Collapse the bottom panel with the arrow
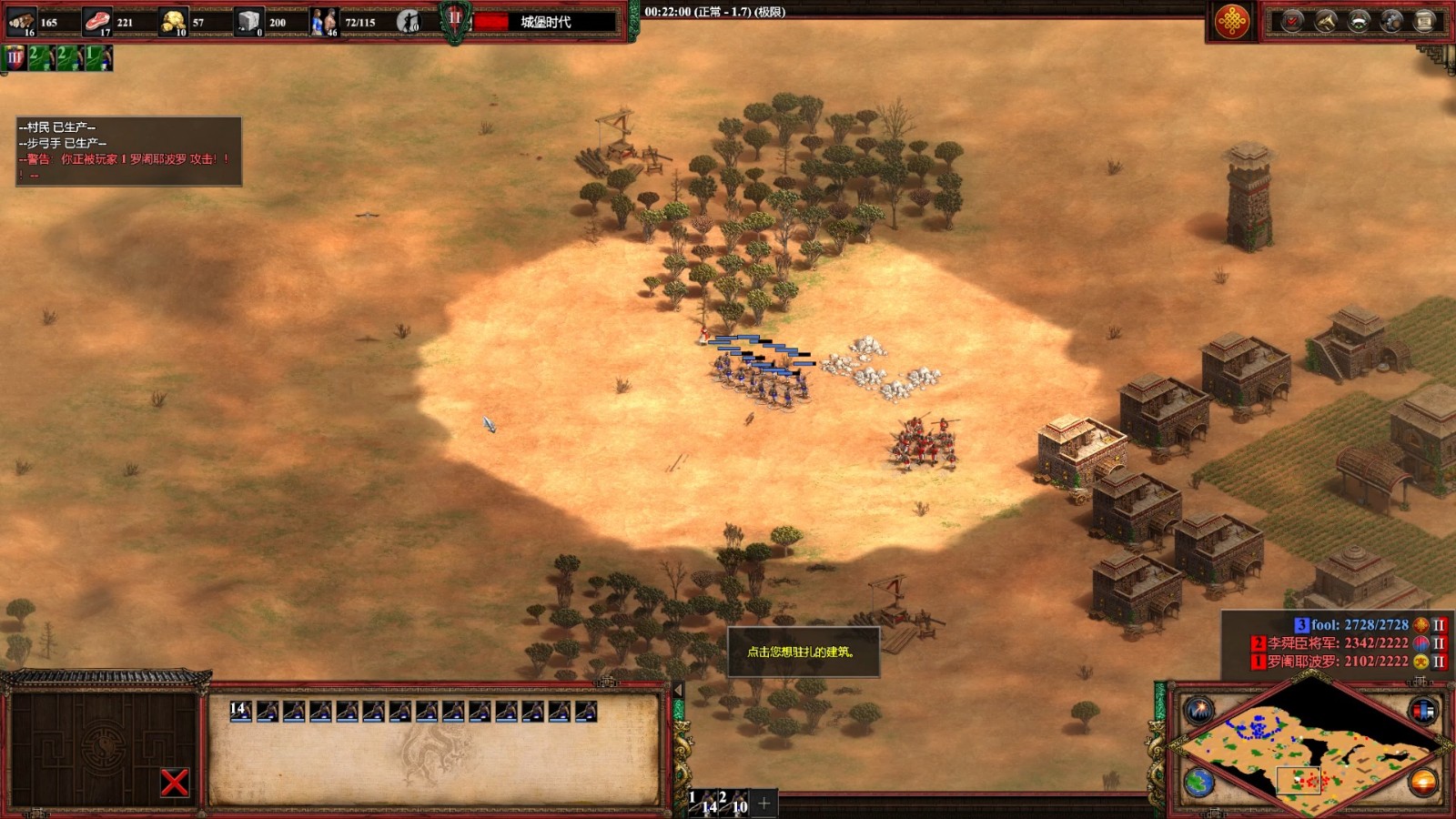 677,692
